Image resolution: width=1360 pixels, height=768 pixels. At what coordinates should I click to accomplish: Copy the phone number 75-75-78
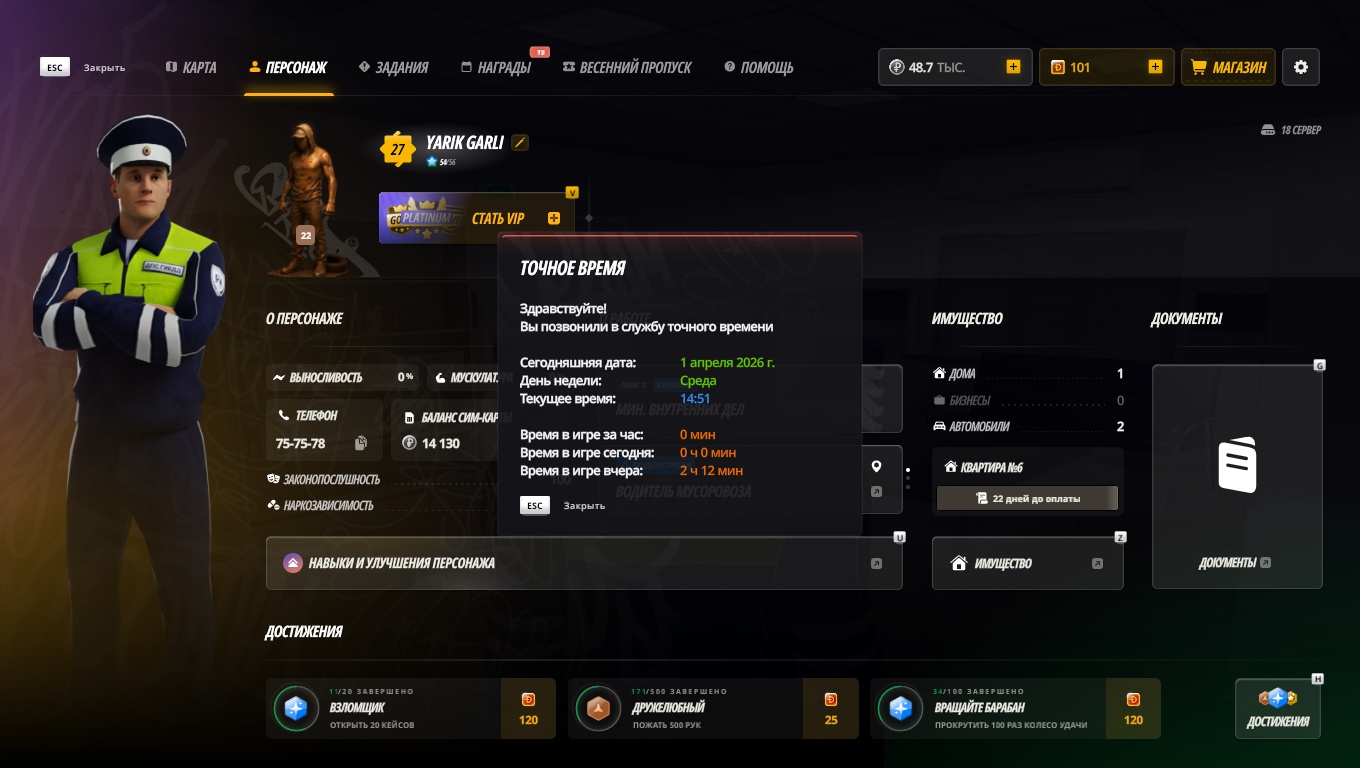(x=361, y=443)
